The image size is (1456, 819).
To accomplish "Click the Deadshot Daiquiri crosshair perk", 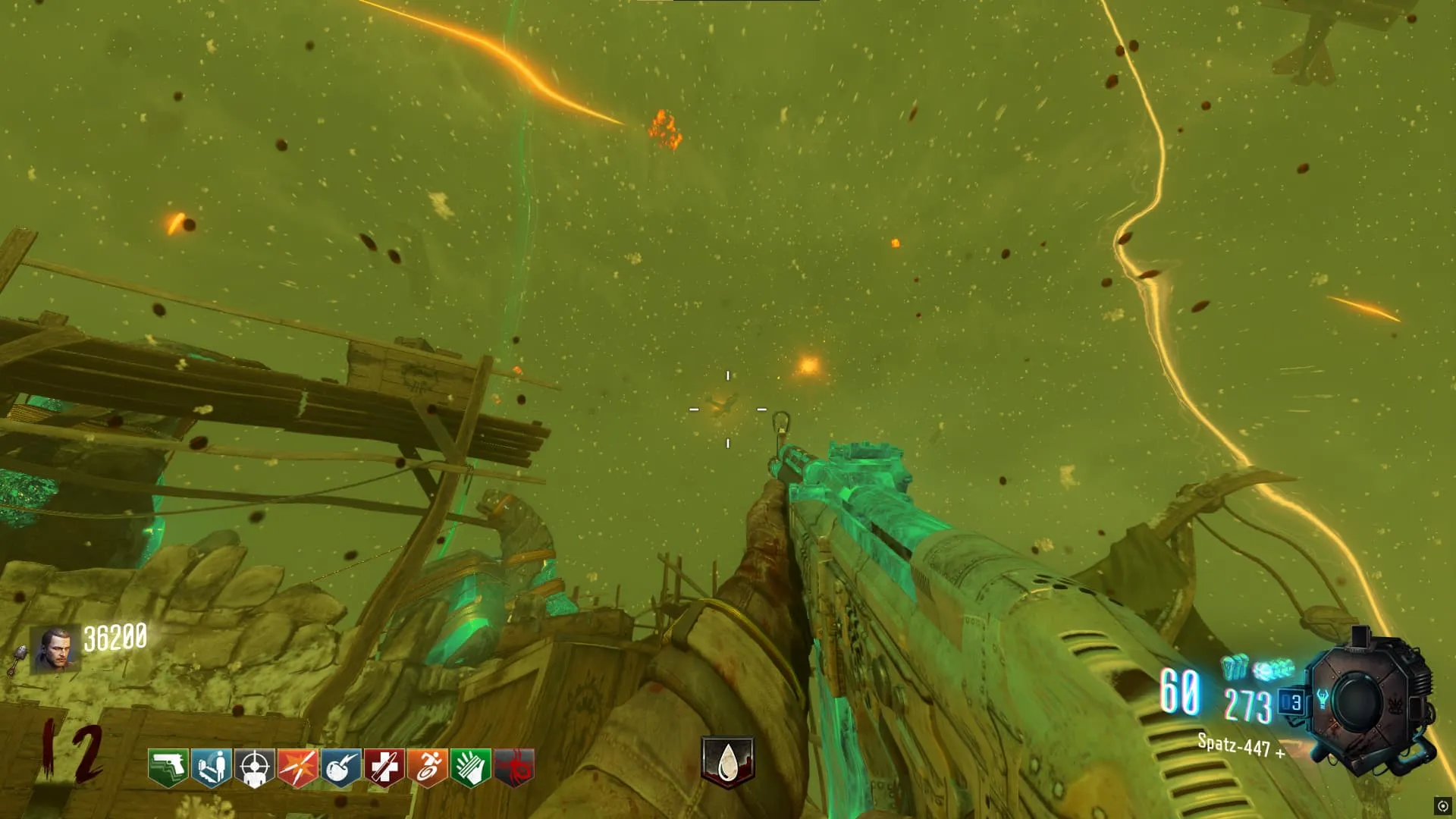I will pos(254,767).
